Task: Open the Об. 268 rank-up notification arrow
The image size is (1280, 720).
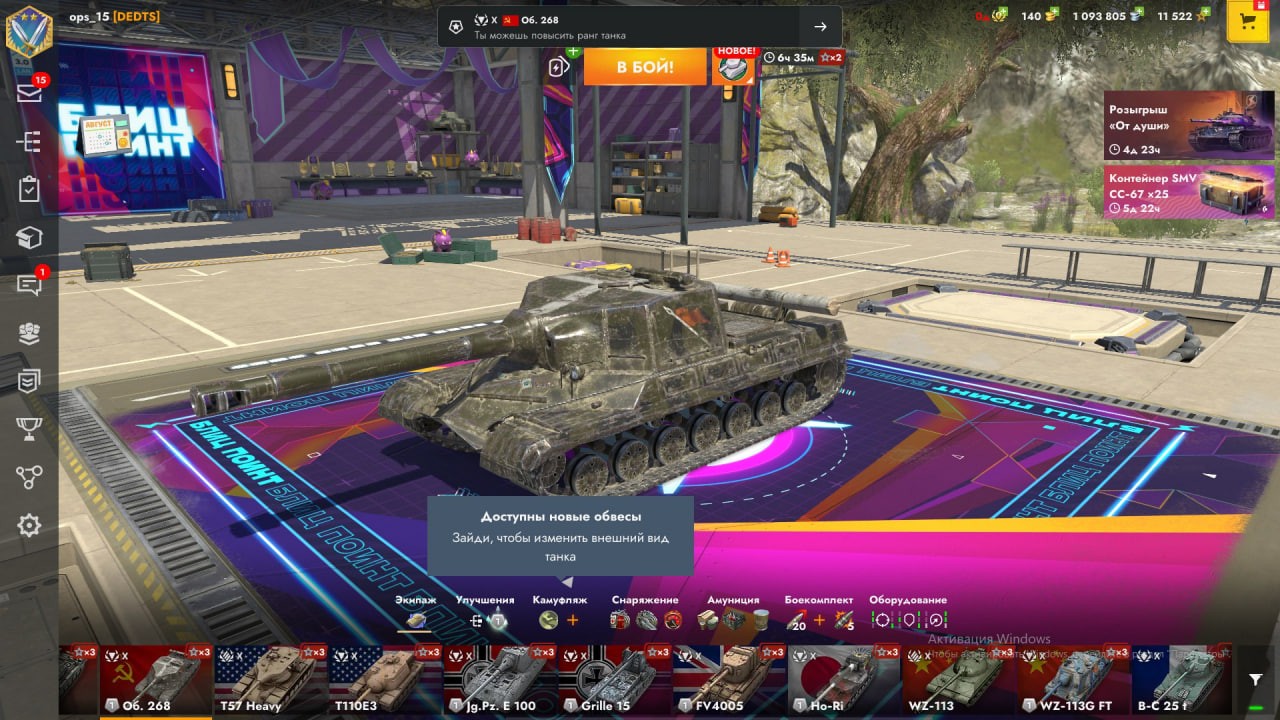Action: tap(820, 27)
